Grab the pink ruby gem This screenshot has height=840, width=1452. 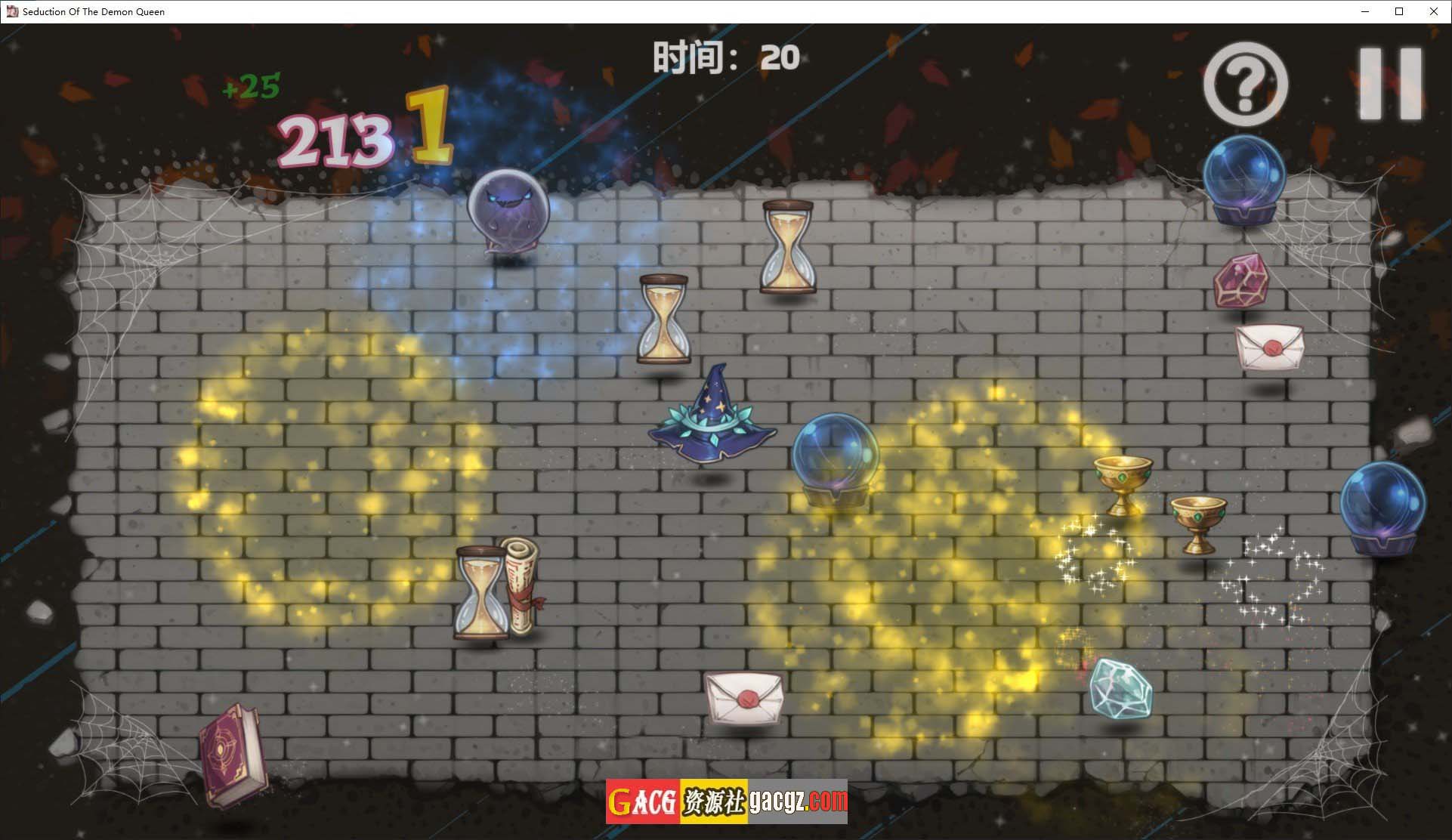[x=1240, y=281]
